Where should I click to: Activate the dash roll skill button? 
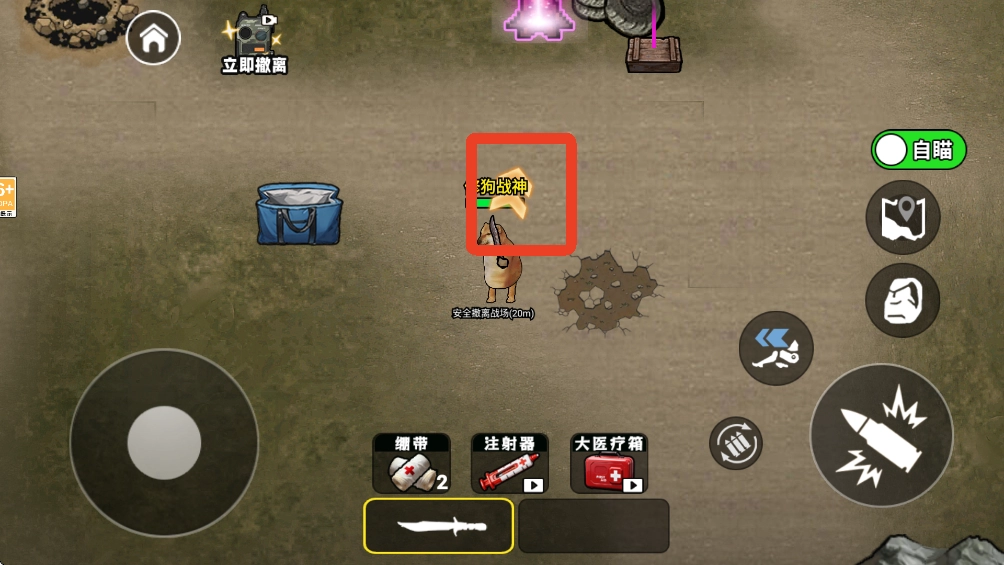click(x=776, y=348)
